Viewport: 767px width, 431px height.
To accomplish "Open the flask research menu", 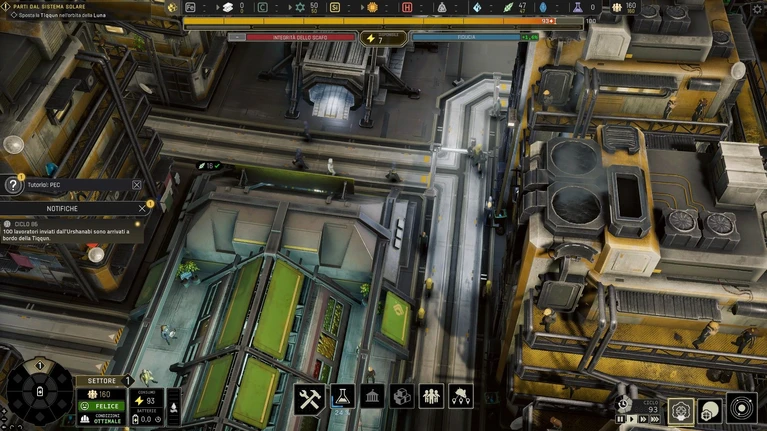I will [340, 397].
